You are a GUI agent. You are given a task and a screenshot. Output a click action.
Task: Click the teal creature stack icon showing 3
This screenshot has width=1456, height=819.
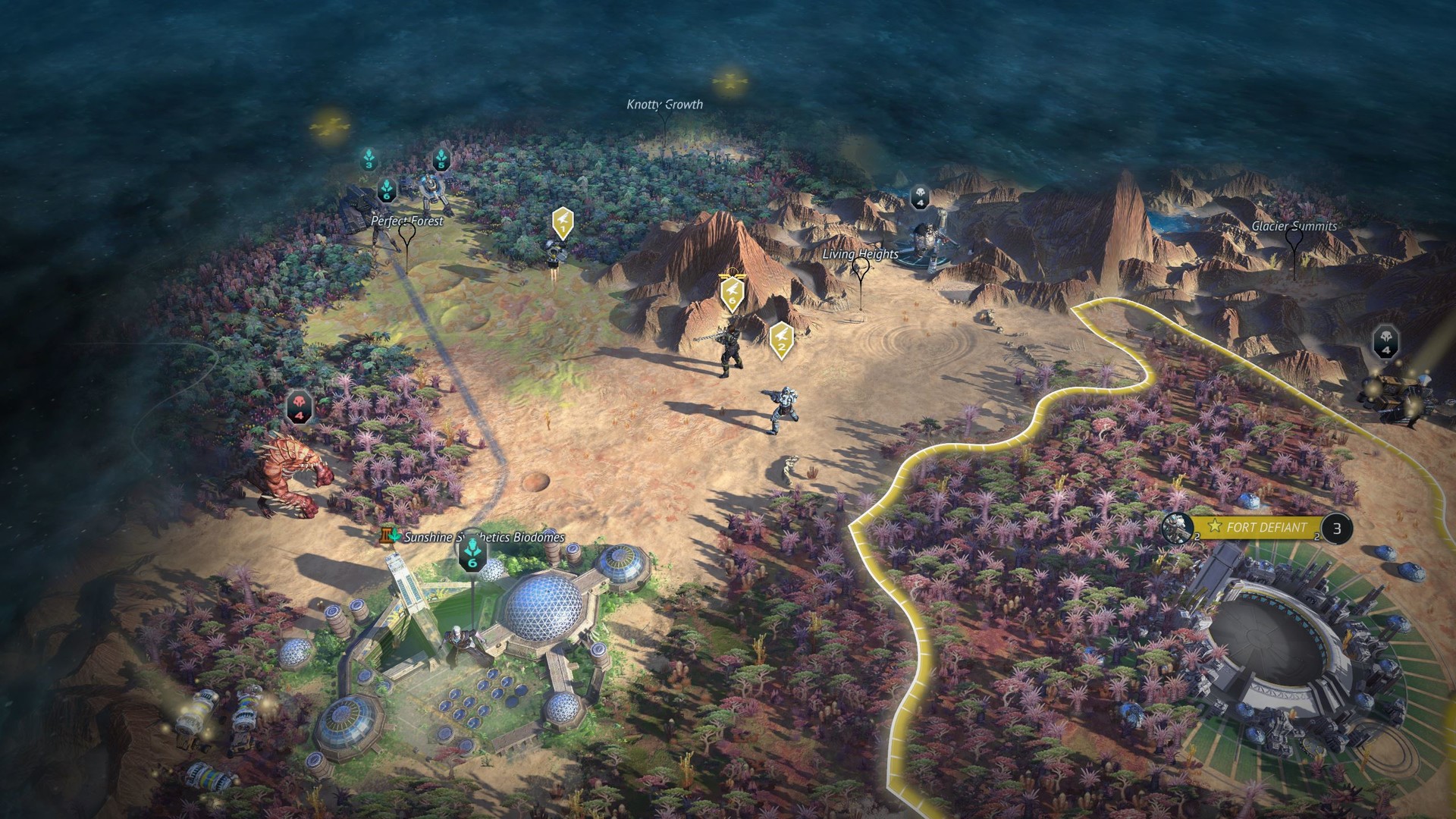click(369, 160)
